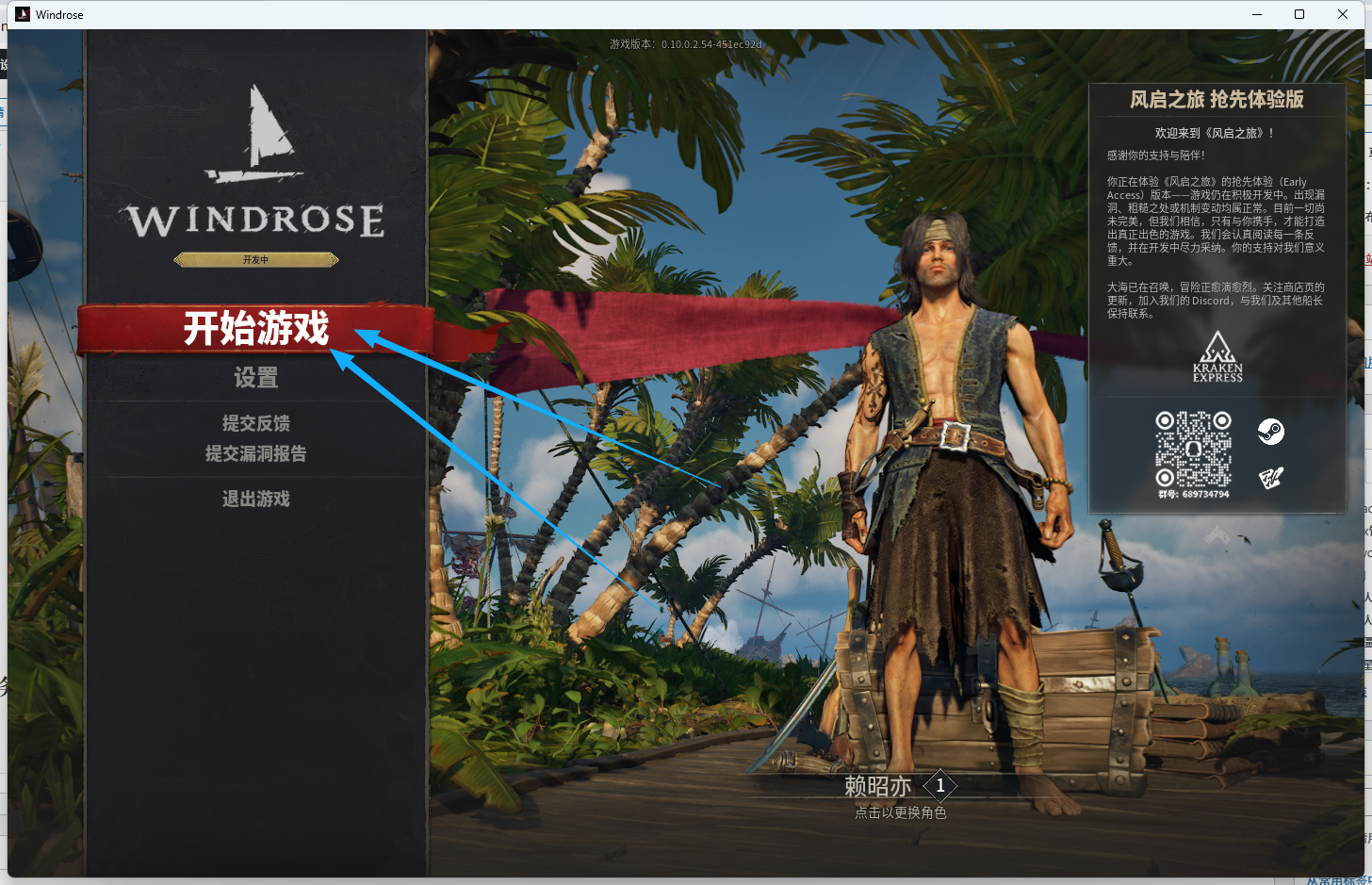Click the icon below the Steam logo

(x=1270, y=479)
